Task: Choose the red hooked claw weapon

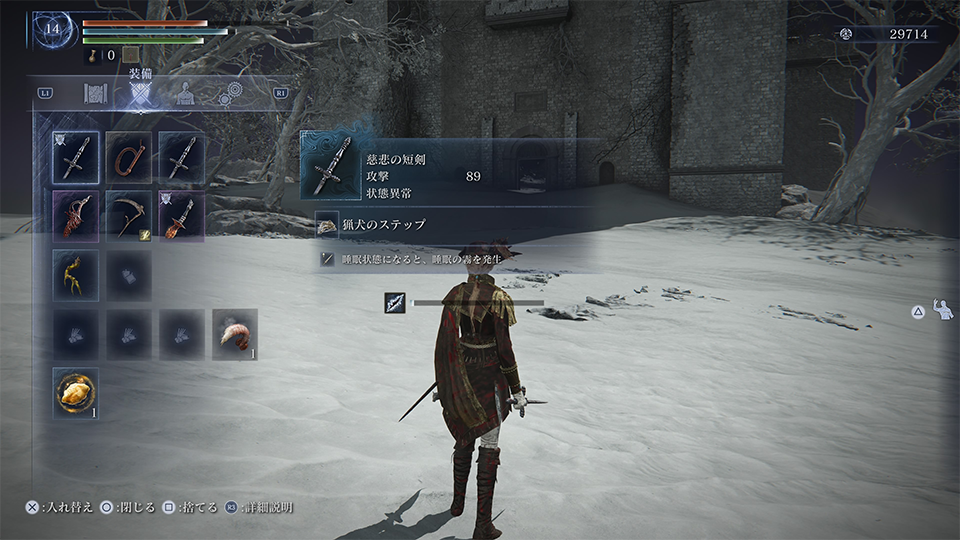Action: click(76, 216)
